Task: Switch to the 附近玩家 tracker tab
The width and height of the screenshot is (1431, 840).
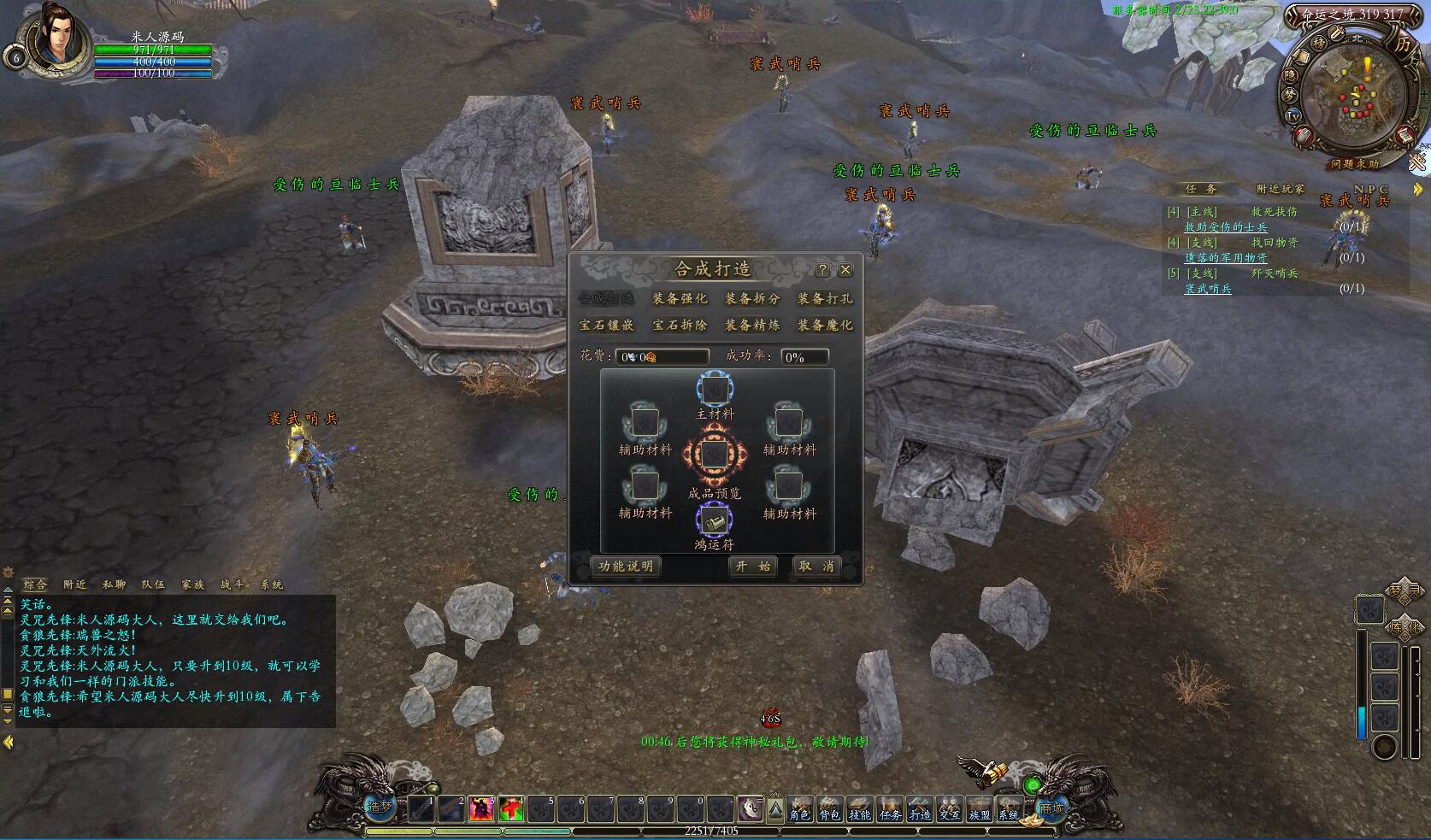Action: point(1280,189)
